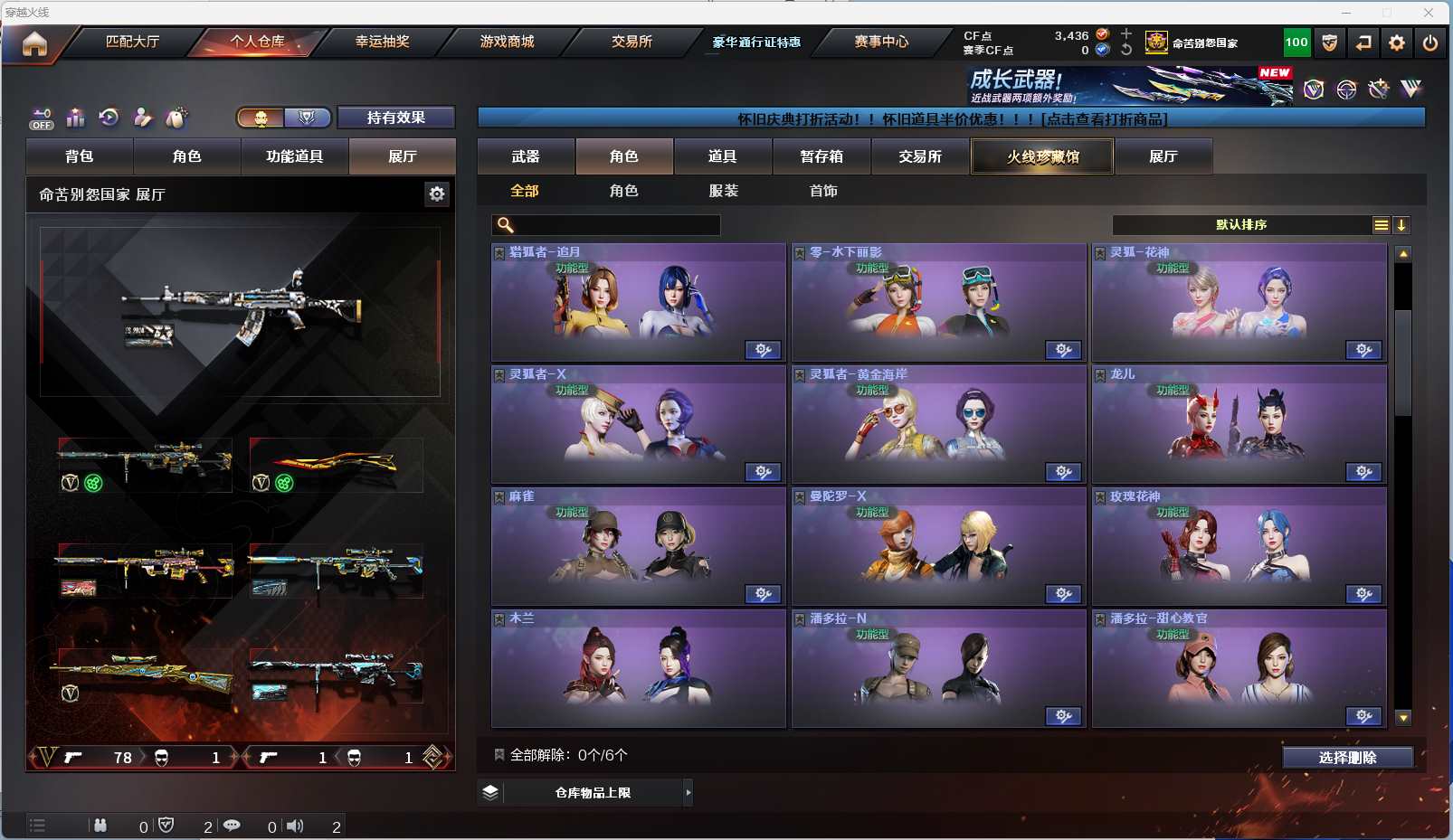Open the 幸运抽奖 lucky draw

click(382, 42)
